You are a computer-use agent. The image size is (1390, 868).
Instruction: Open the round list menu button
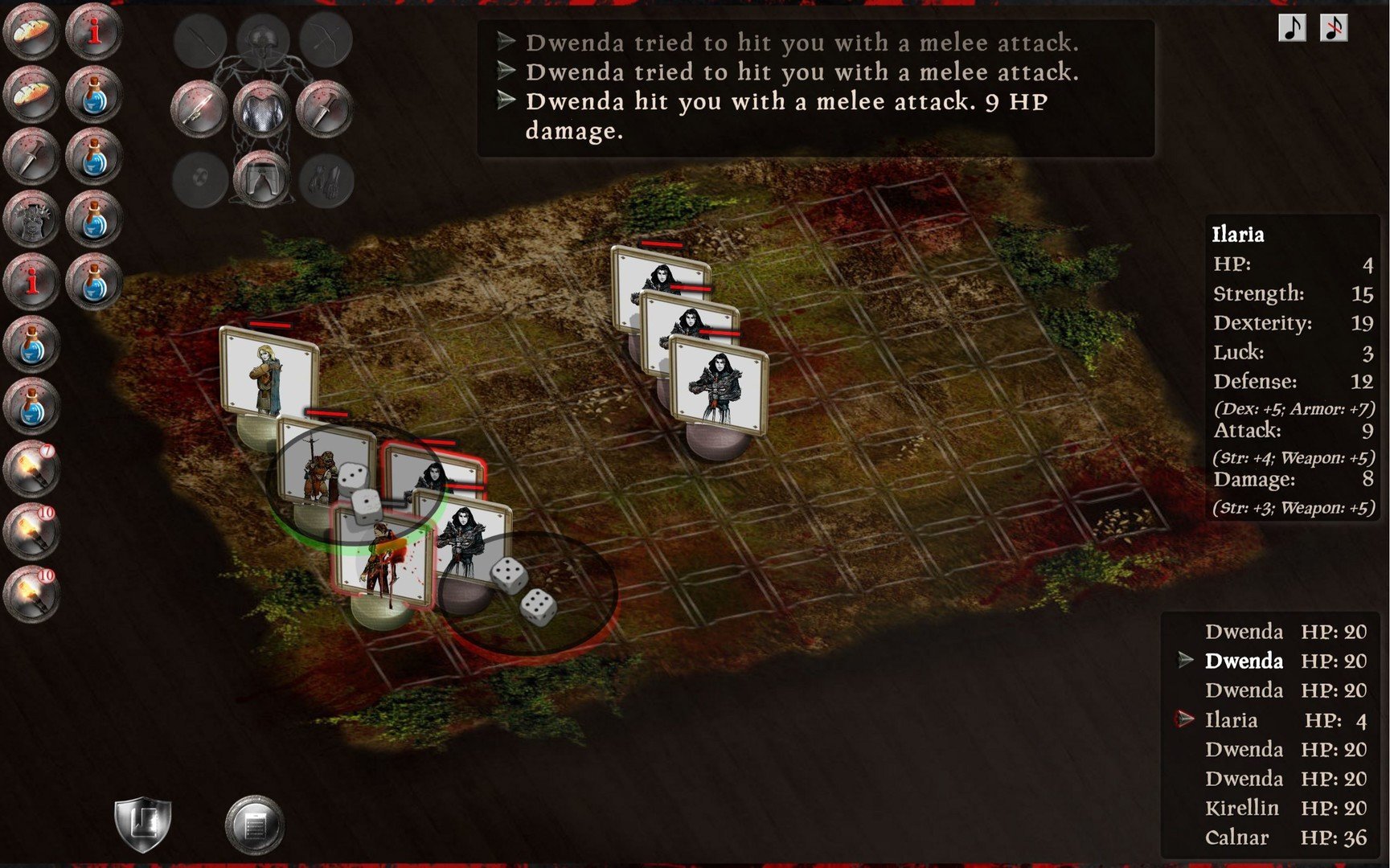[254, 825]
